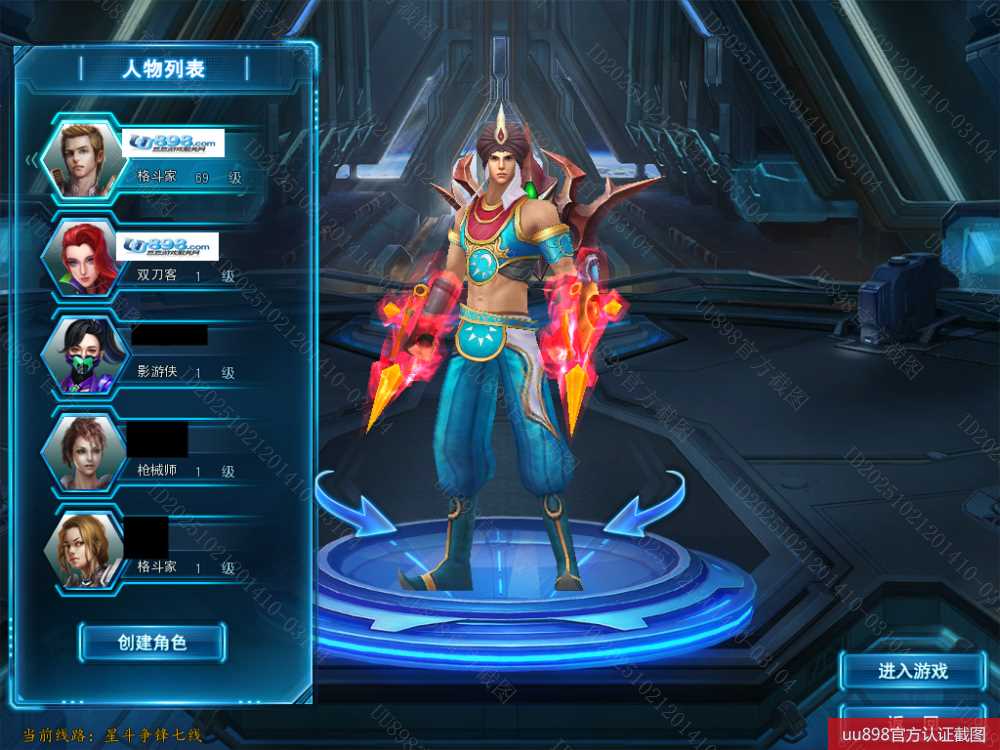Choose the 双刀客 red-haired character
The width and height of the screenshot is (1000, 750).
160,258
